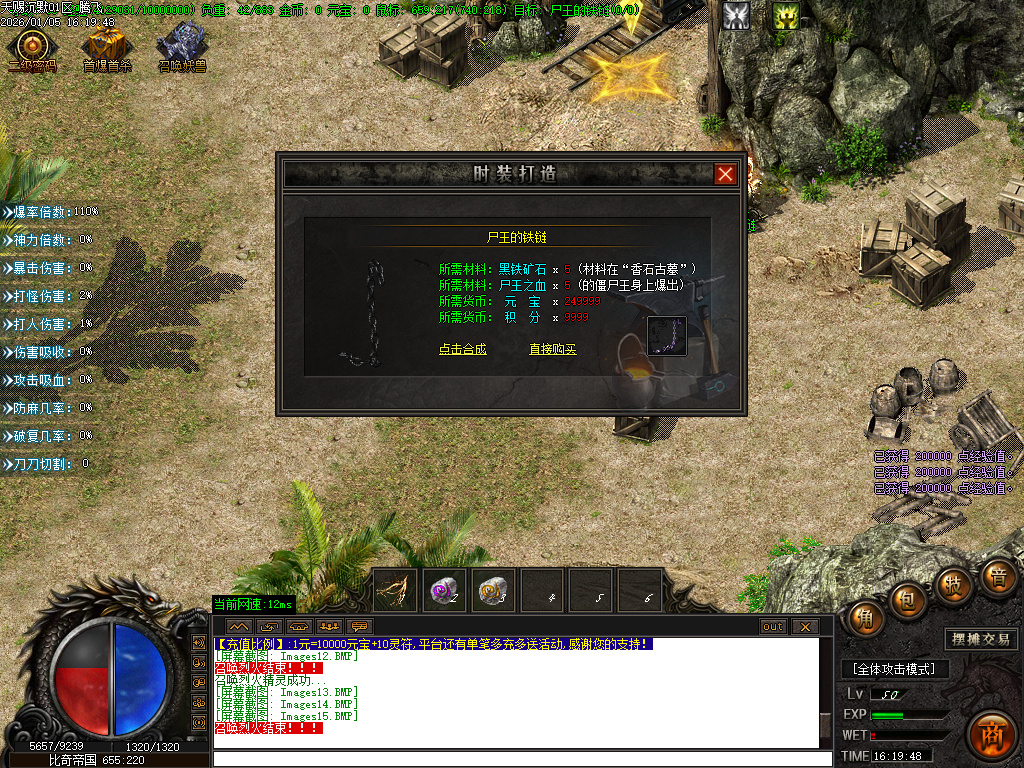Open the 摆摊交易 stall trading button

[x=980, y=639]
